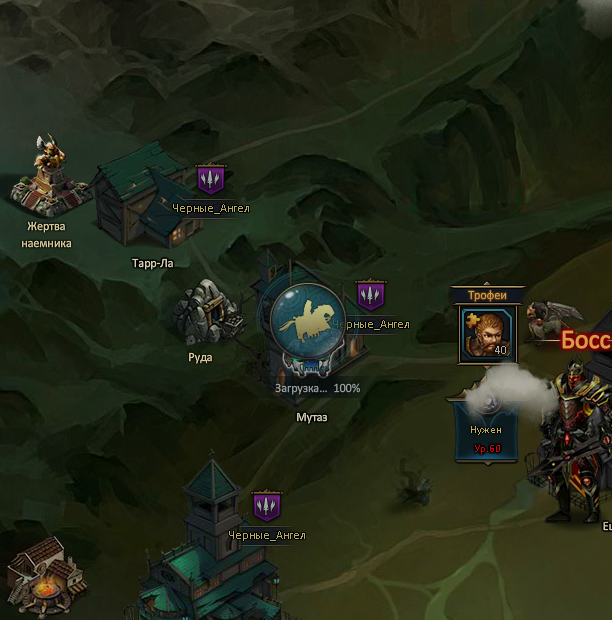This screenshot has width=612, height=620.
Task: Open the Трофеи trophy portrait icon
Action: (486, 333)
